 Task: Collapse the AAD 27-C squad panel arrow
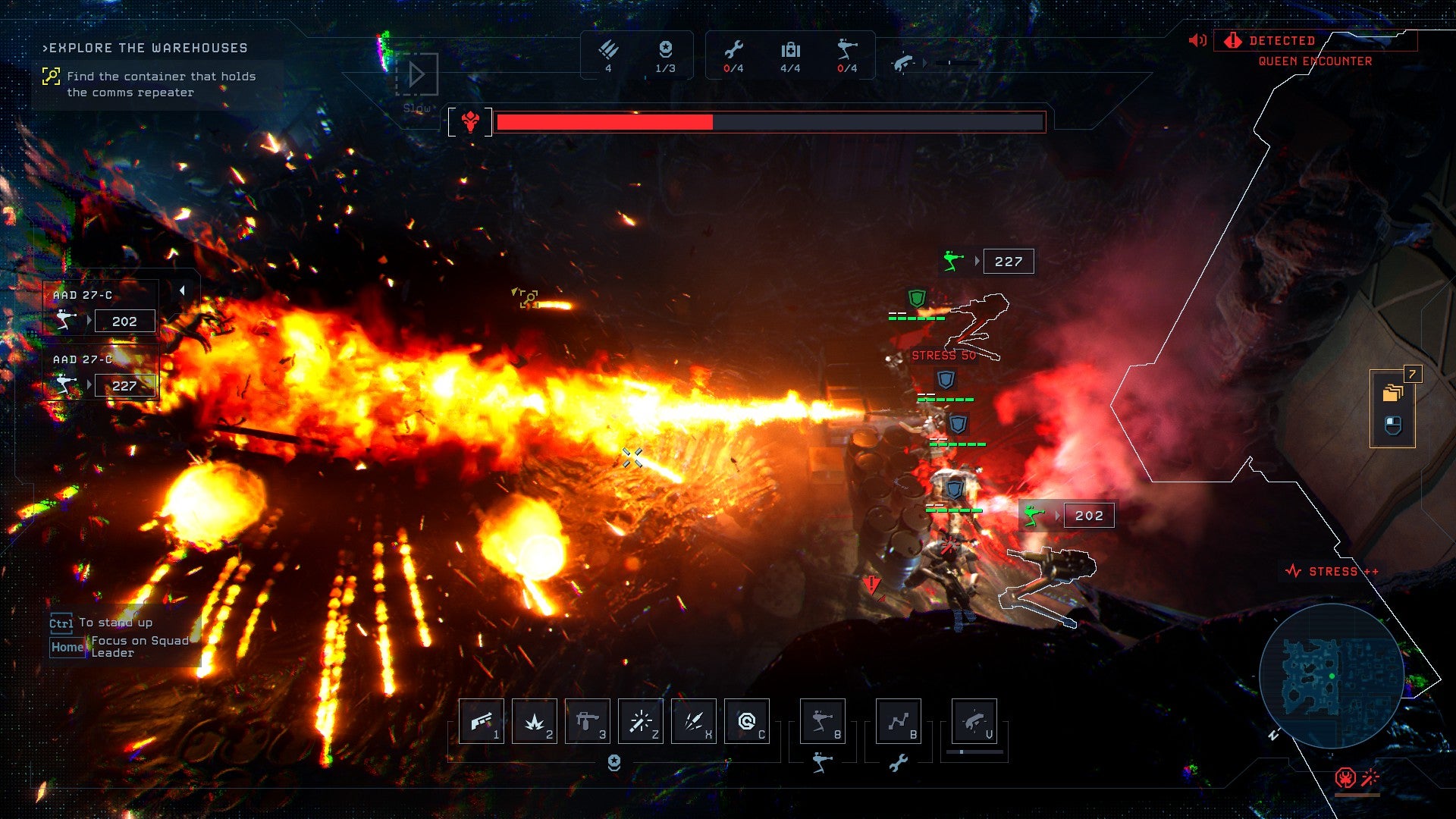point(180,289)
